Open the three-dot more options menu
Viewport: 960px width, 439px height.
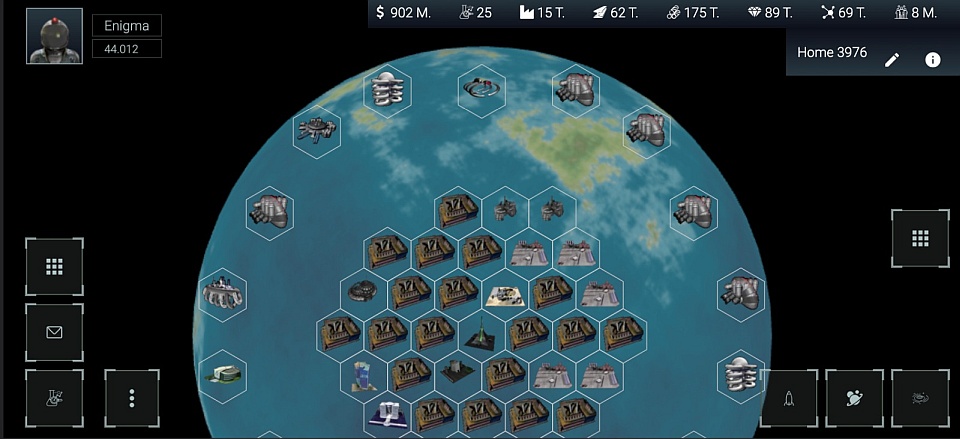[132, 398]
